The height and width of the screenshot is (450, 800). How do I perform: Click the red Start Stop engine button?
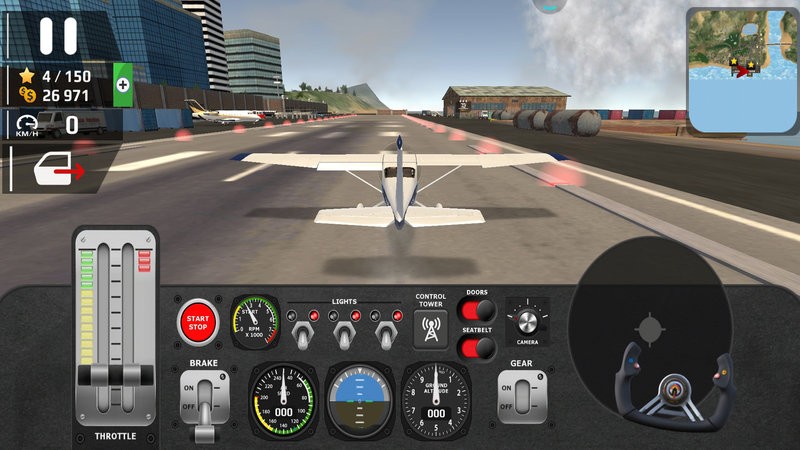point(198,321)
